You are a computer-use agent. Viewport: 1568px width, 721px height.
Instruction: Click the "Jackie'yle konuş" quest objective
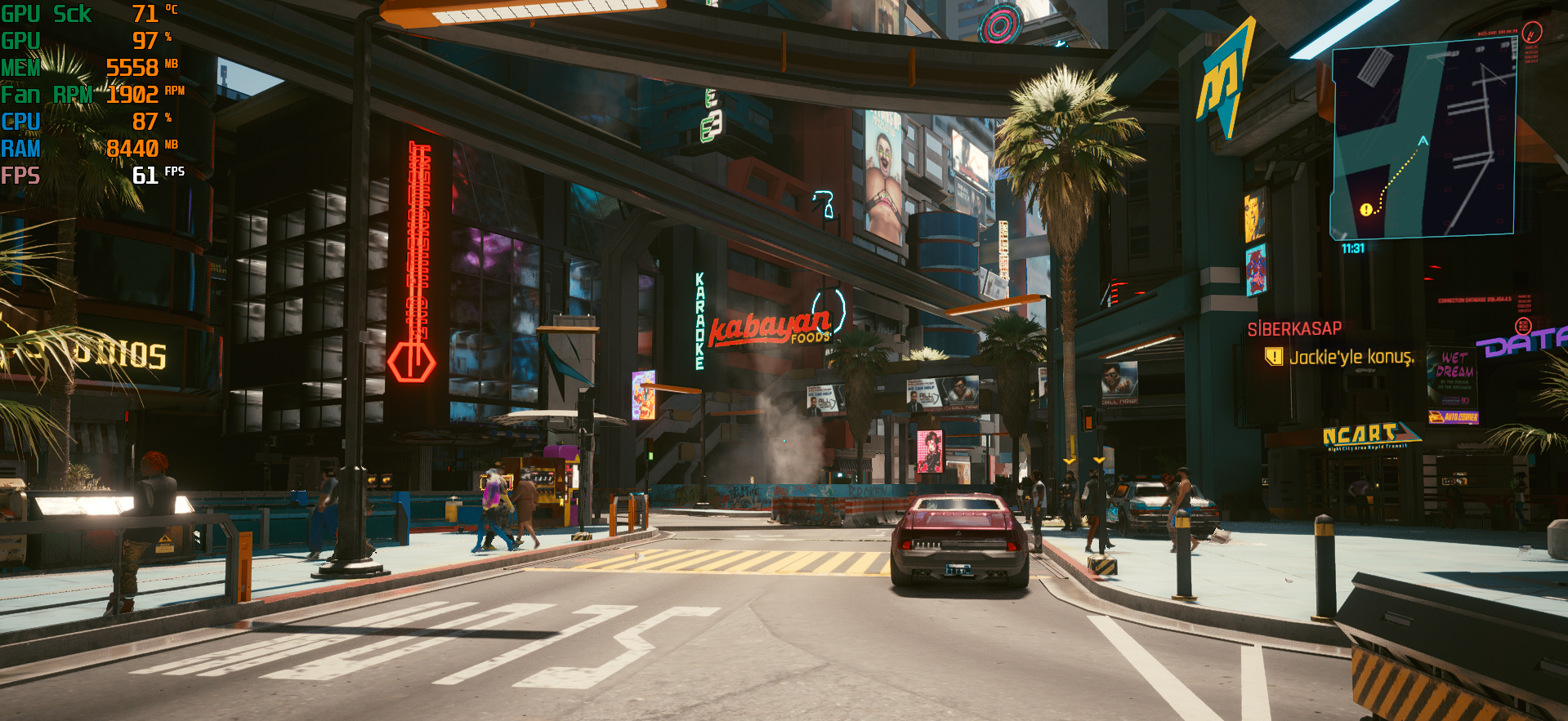point(1350,357)
